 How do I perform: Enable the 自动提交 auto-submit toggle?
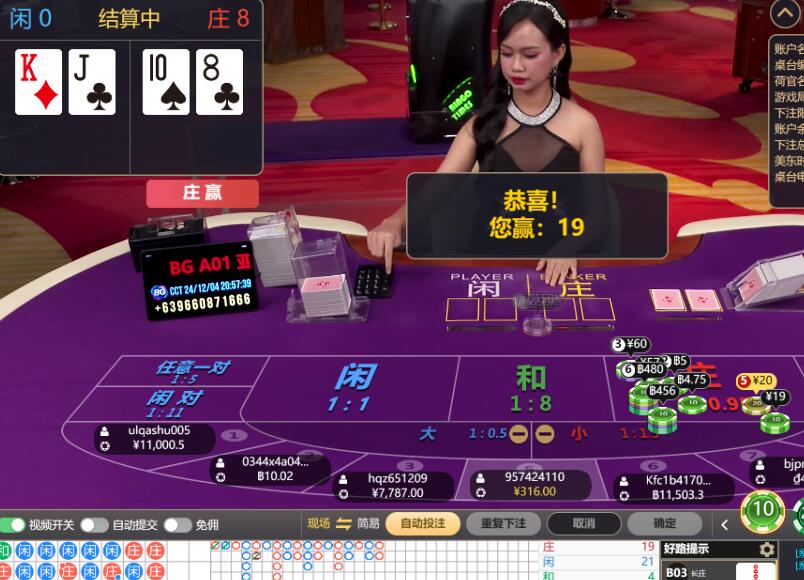(x=94, y=525)
